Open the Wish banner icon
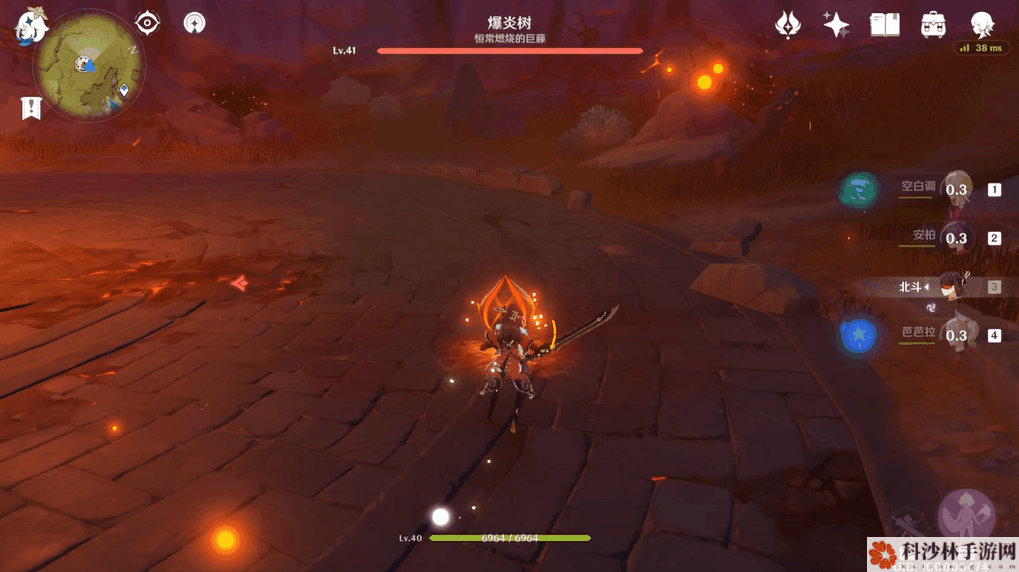Screen dimensions: 1019x572 (788, 24)
